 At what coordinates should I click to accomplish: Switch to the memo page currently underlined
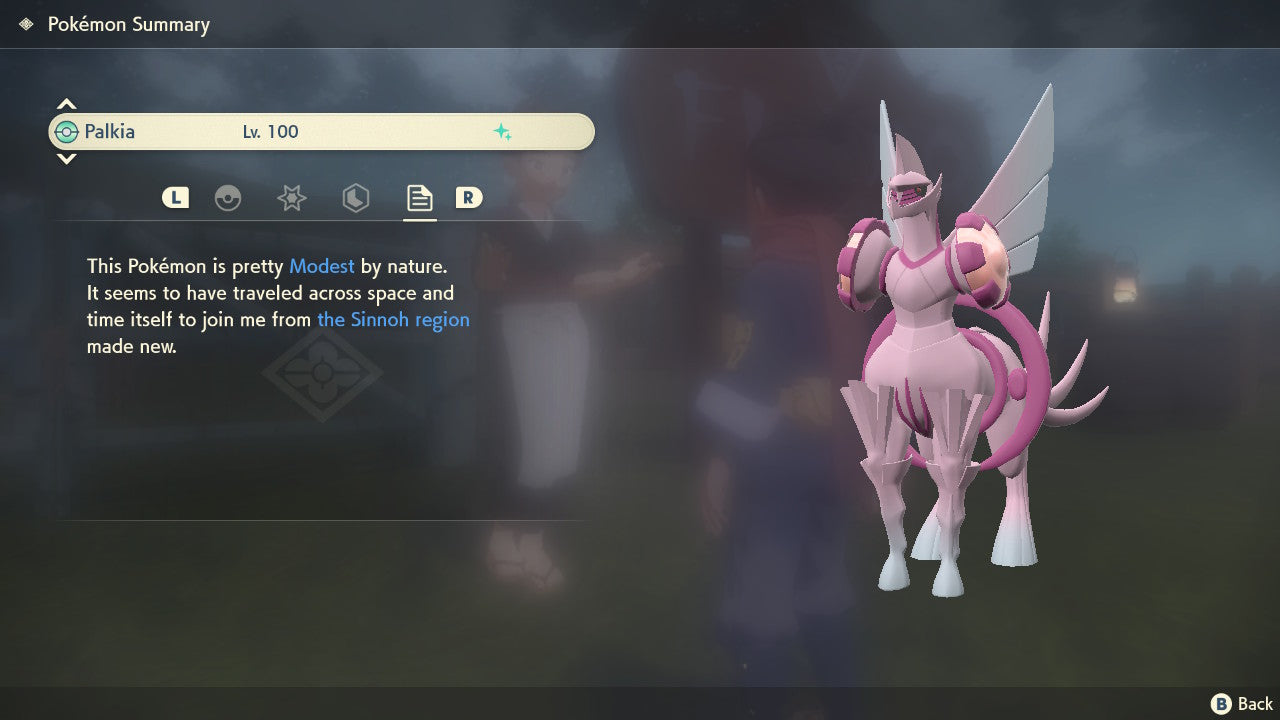(x=419, y=197)
